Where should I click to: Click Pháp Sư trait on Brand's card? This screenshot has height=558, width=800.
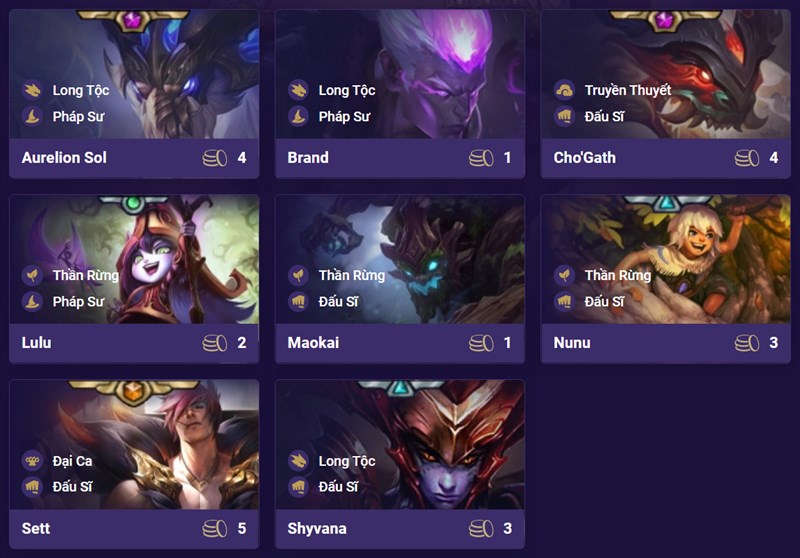344,116
